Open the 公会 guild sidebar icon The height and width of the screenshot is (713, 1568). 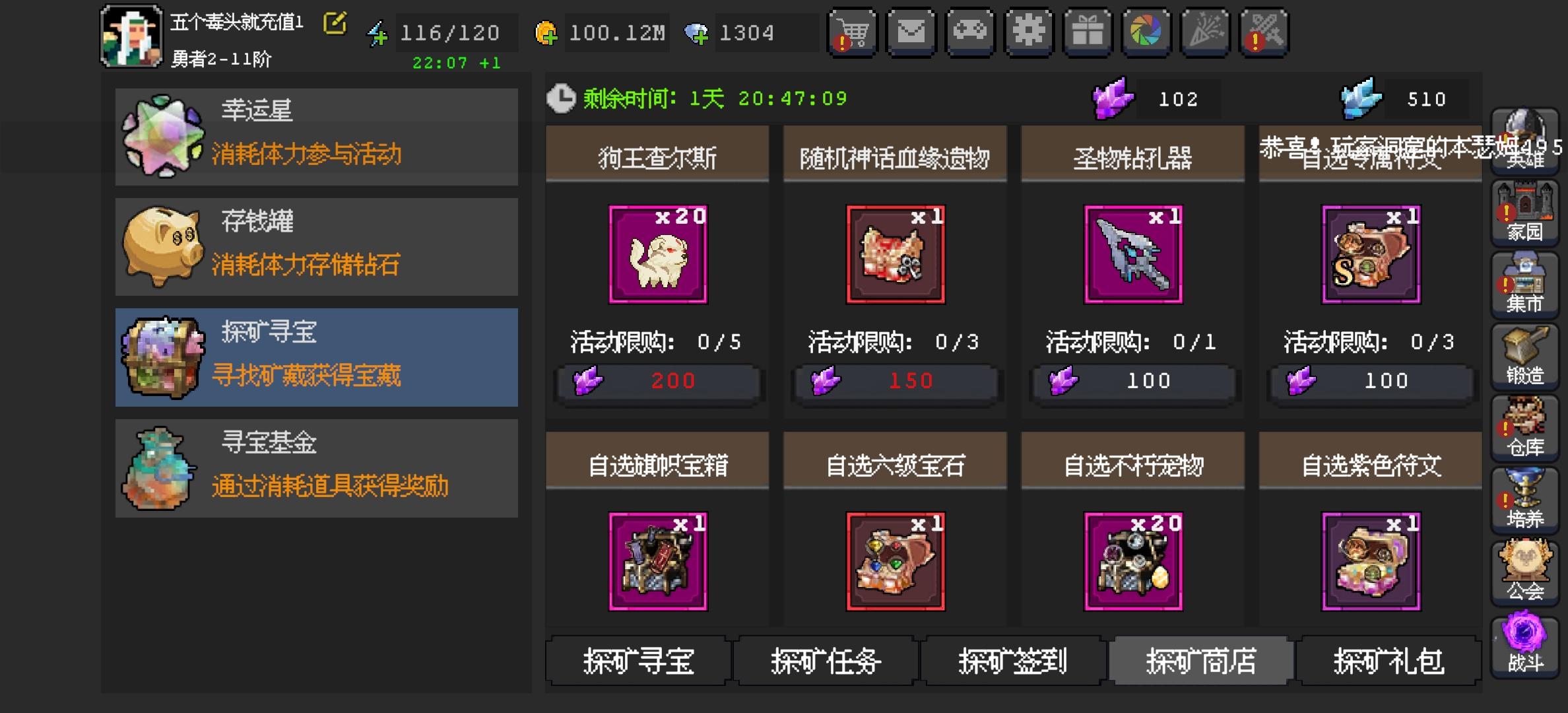(1525, 569)
